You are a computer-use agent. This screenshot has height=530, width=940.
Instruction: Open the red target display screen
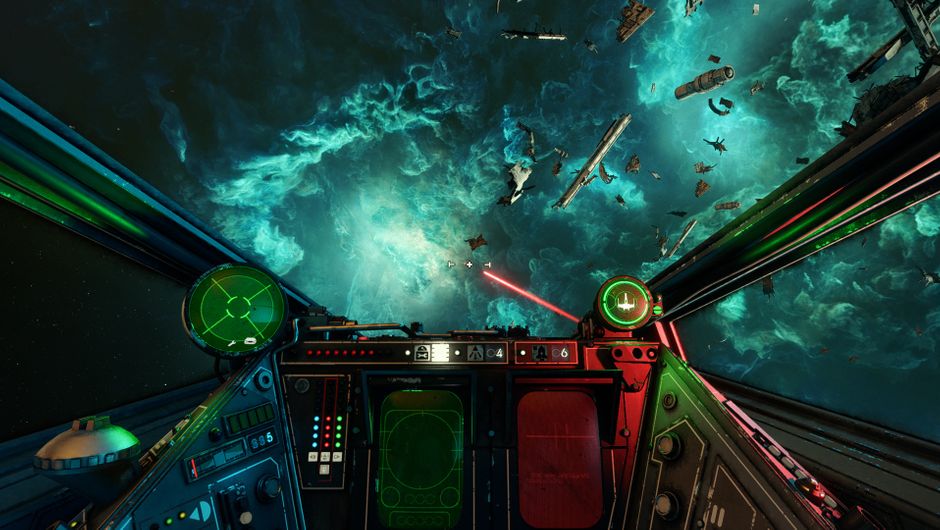tap(559, 444)
